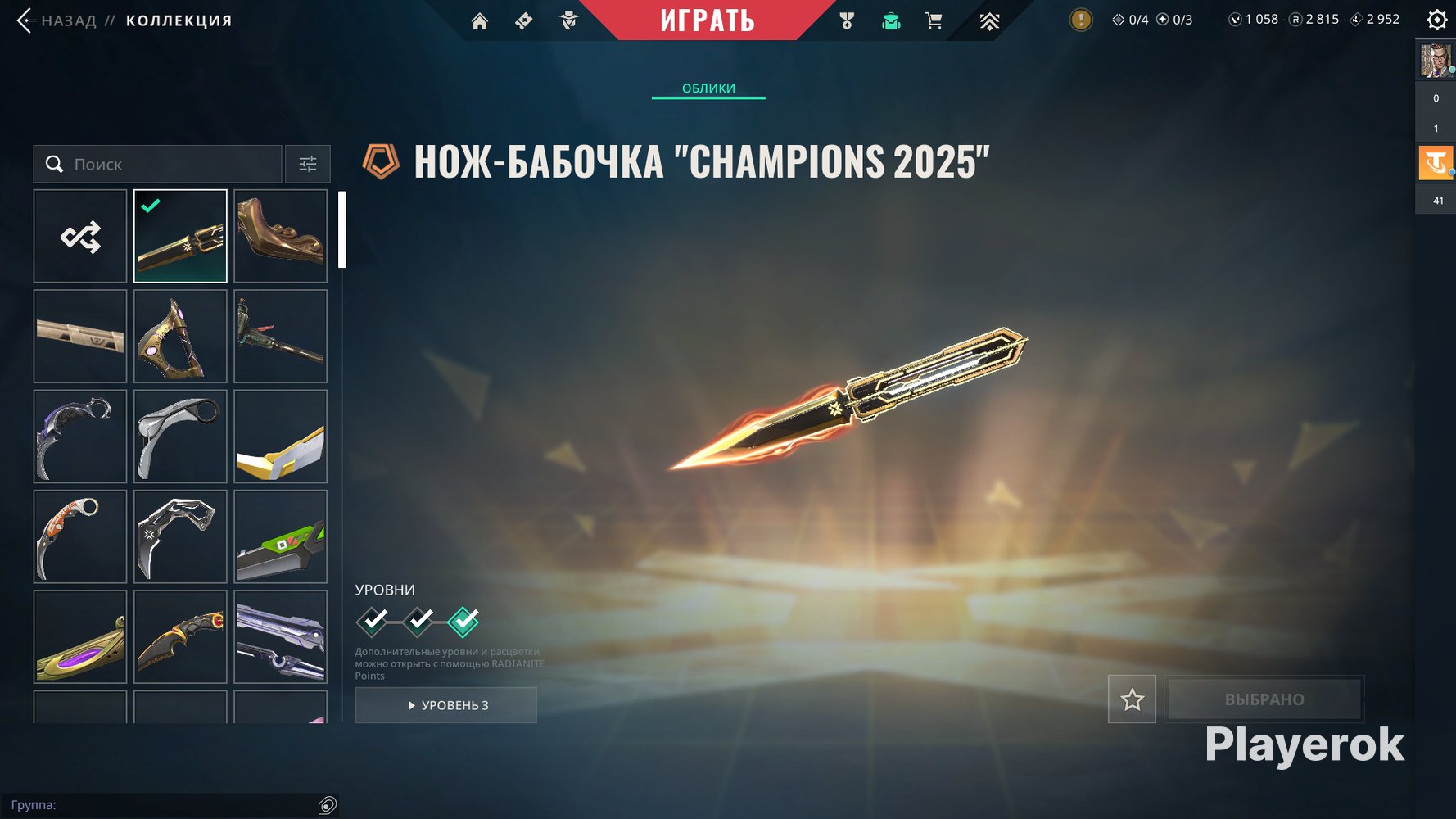Play the УРОВЕНЬ 3 preview
This screenshot has width=1456, height=819.
click(446, 705)
